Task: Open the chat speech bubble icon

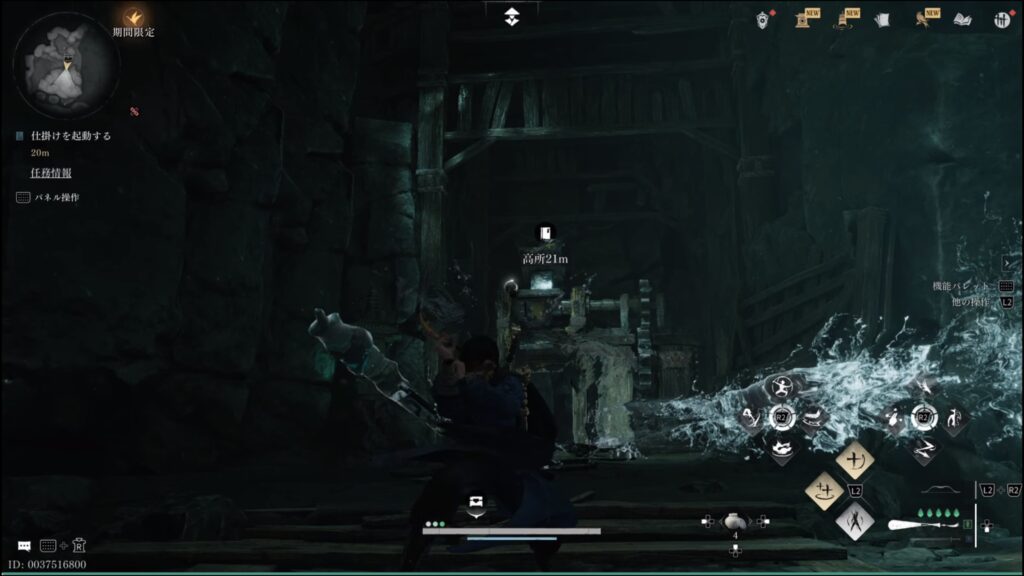Action: click(x=24, y=546)
